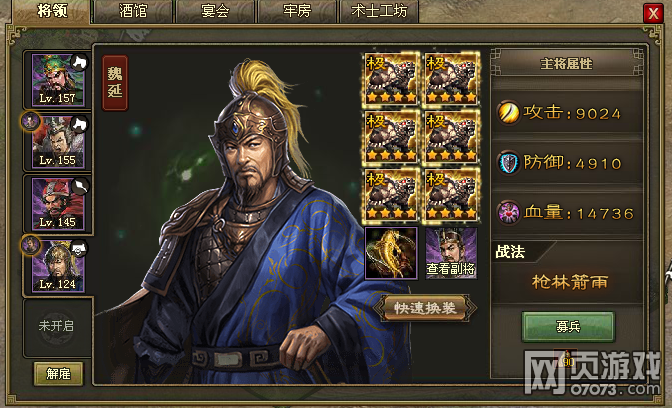Screen dimensions: 672x408
Task: Select the Lv. 124 general portrait
Action: 58,265
